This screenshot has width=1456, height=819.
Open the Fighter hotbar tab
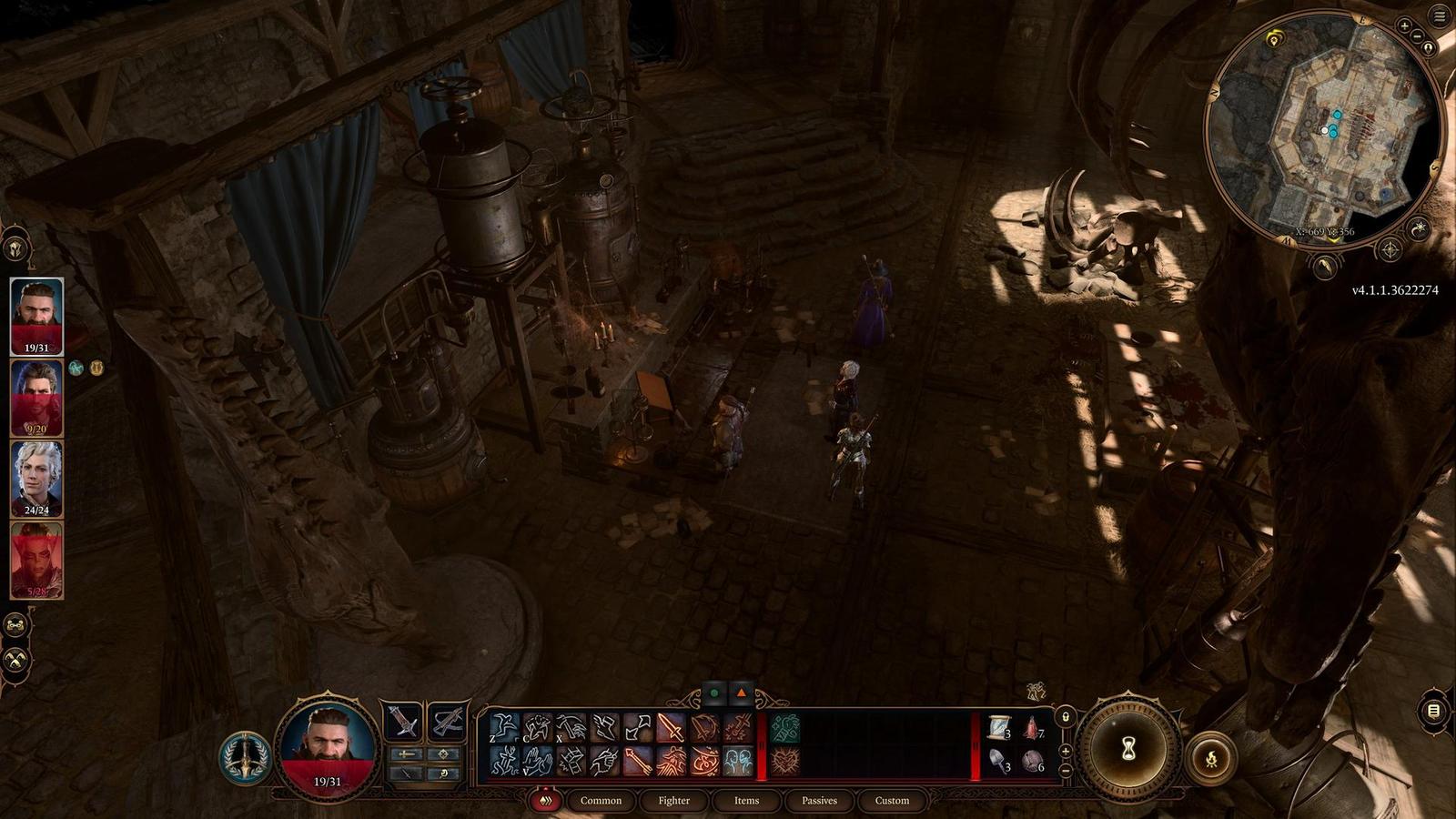click(673, 801)
